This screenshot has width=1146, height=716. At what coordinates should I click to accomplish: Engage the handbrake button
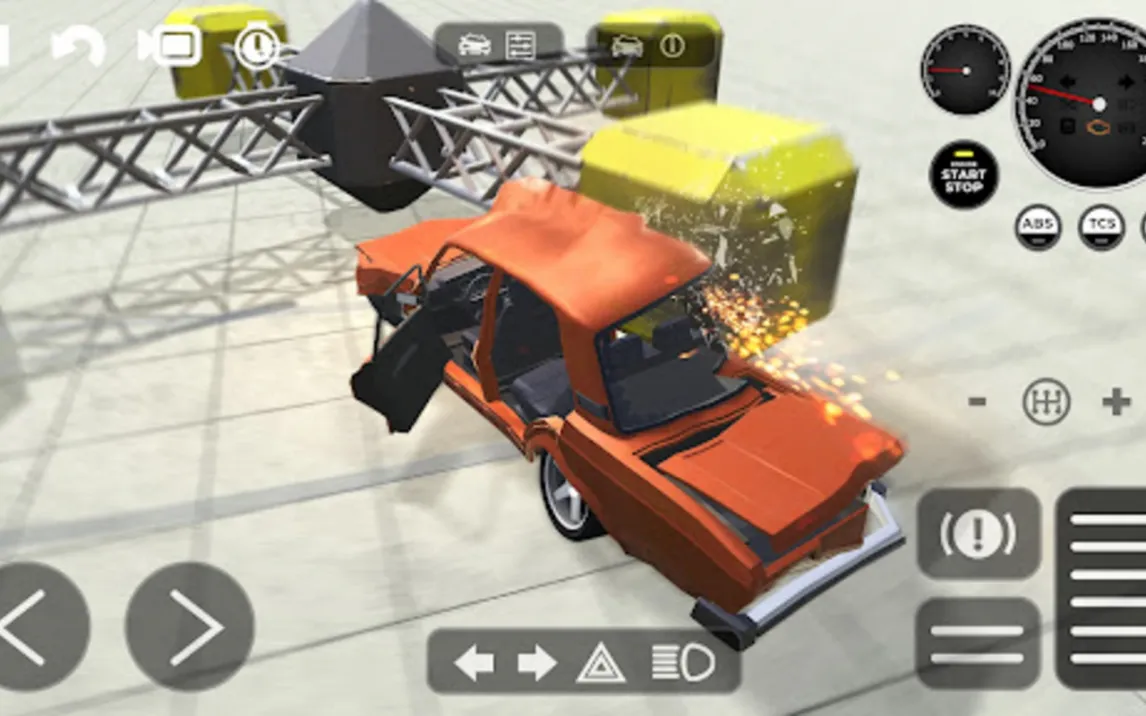[978, 535]
